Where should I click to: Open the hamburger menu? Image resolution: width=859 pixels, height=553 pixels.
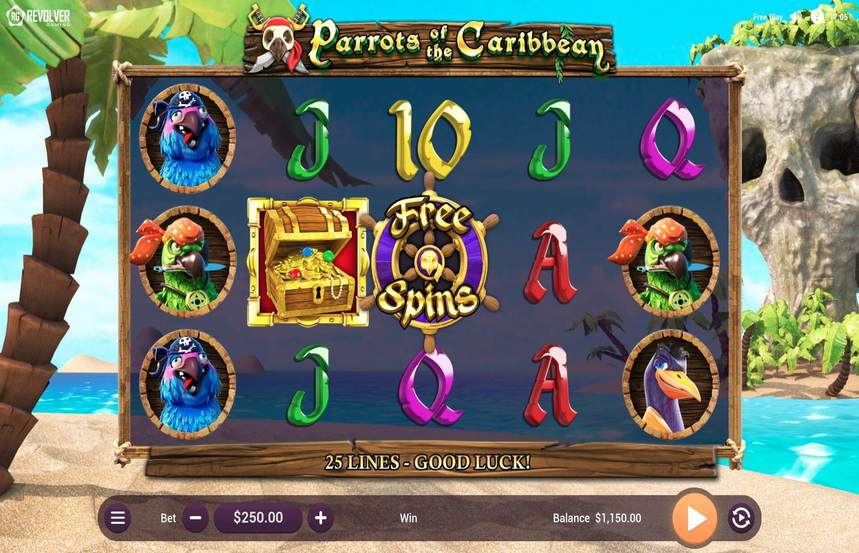[118, 518]
